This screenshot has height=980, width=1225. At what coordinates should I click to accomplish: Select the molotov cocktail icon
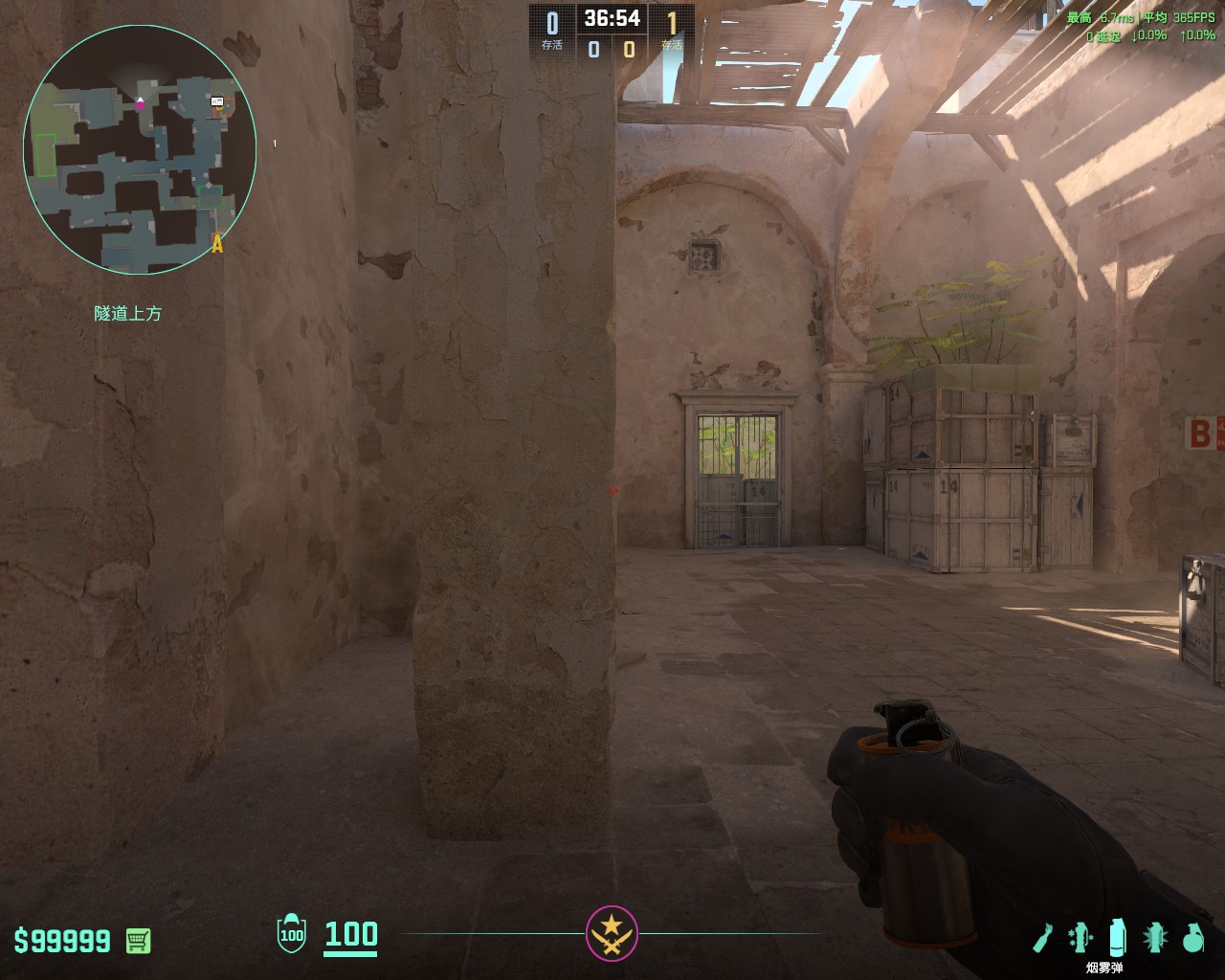pyautogui.click(x=1043, y=938)
